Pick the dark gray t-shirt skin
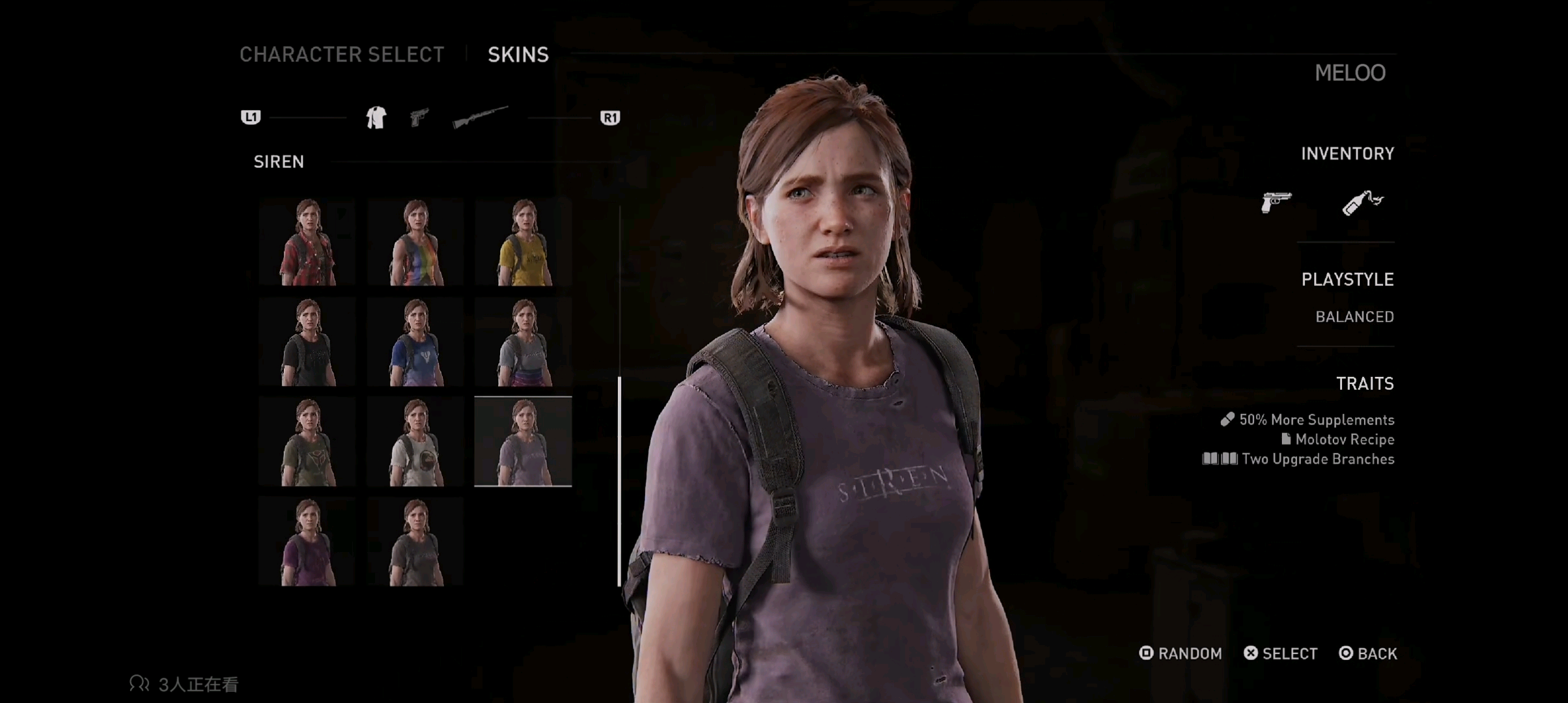This screenshot has height=703, width=1568. pos(415,542)
